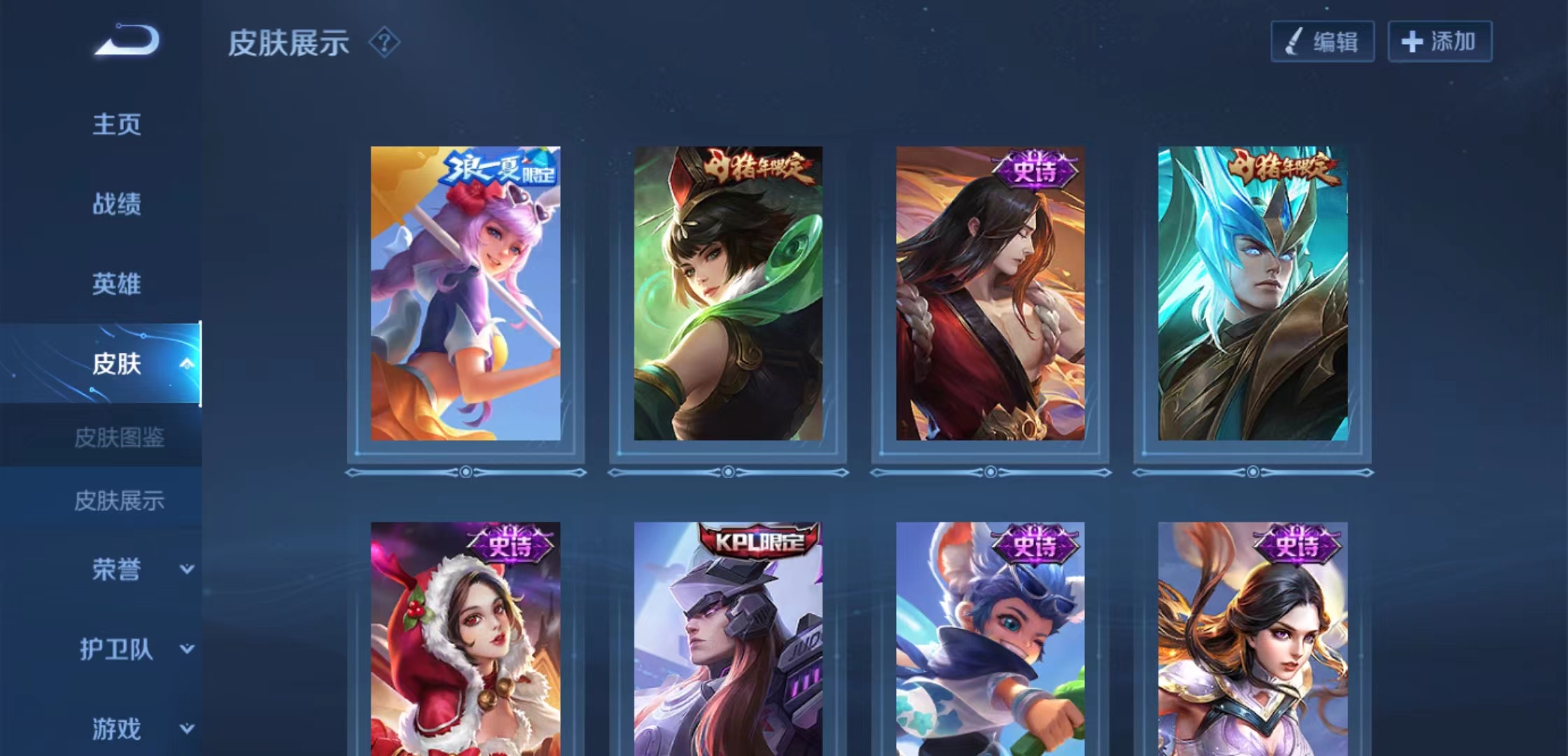Click the 编辑 edit button
1568x756 pixels.
pos(1322,42)
